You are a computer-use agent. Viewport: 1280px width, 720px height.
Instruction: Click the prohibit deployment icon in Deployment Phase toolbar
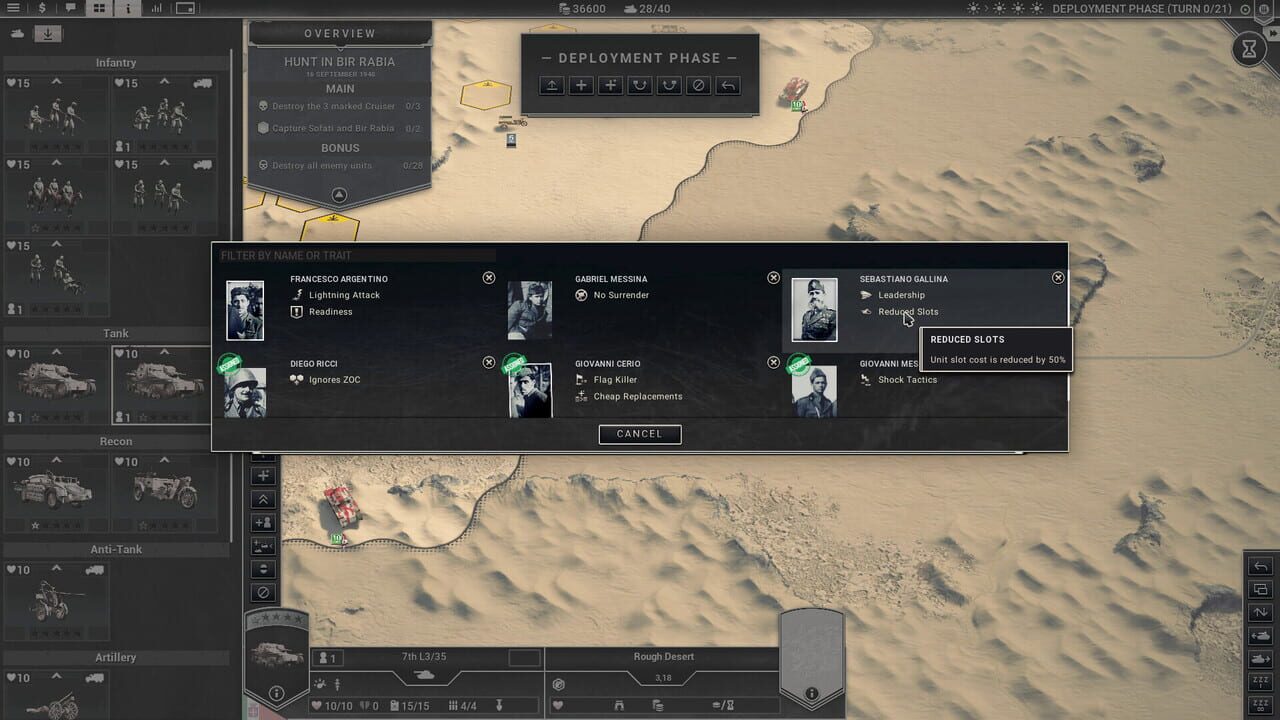pos(698,85)
